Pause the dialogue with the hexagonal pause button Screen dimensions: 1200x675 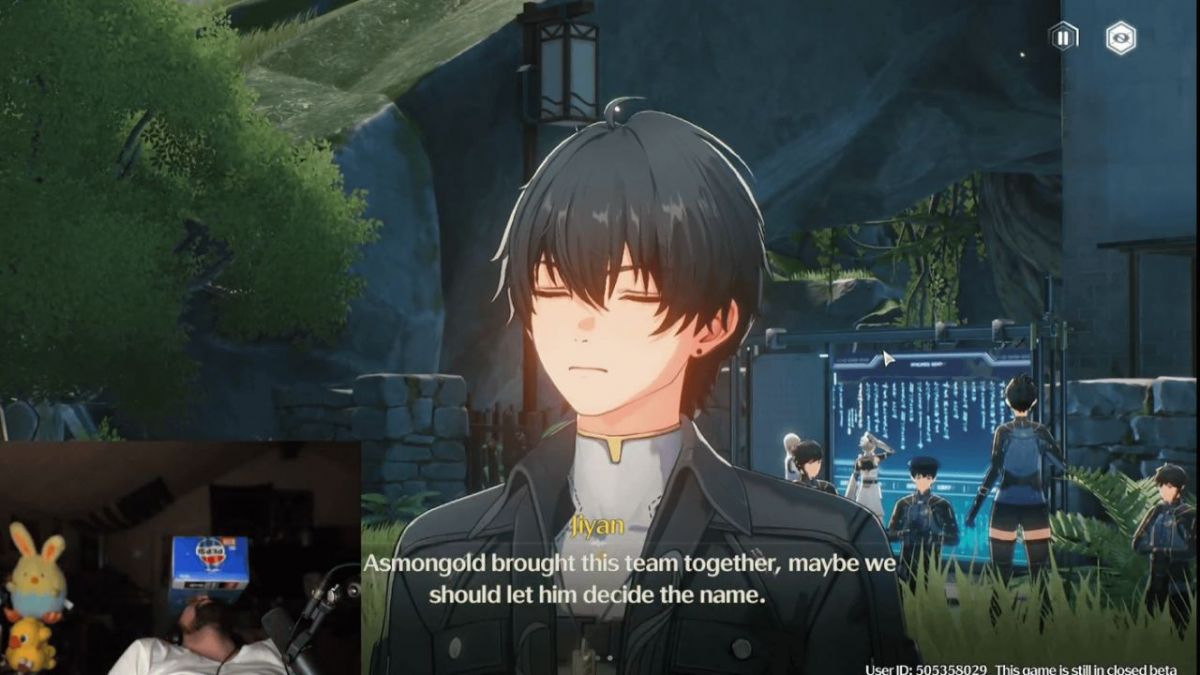pyautogui.click(x=1063, y=38)
